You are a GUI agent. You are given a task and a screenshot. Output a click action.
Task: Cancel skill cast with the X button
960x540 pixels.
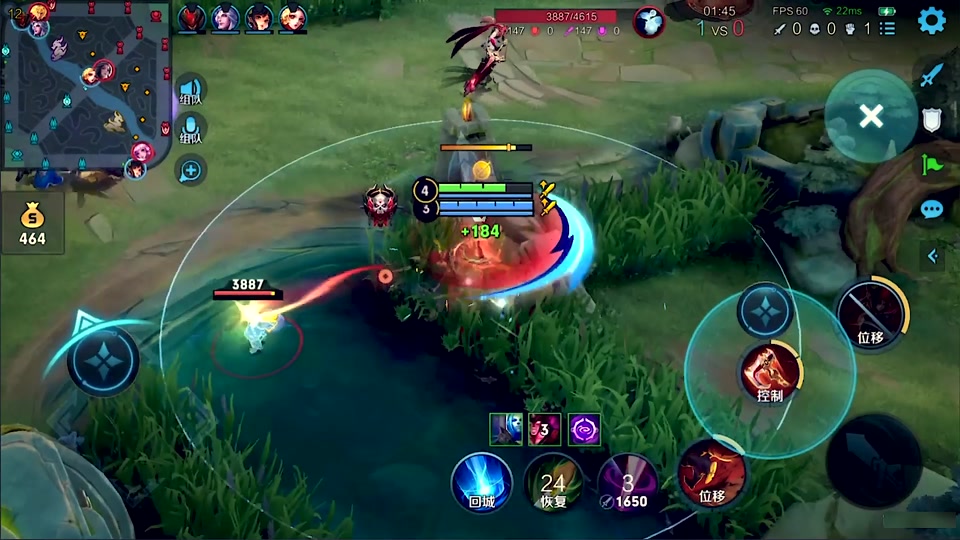871,116
